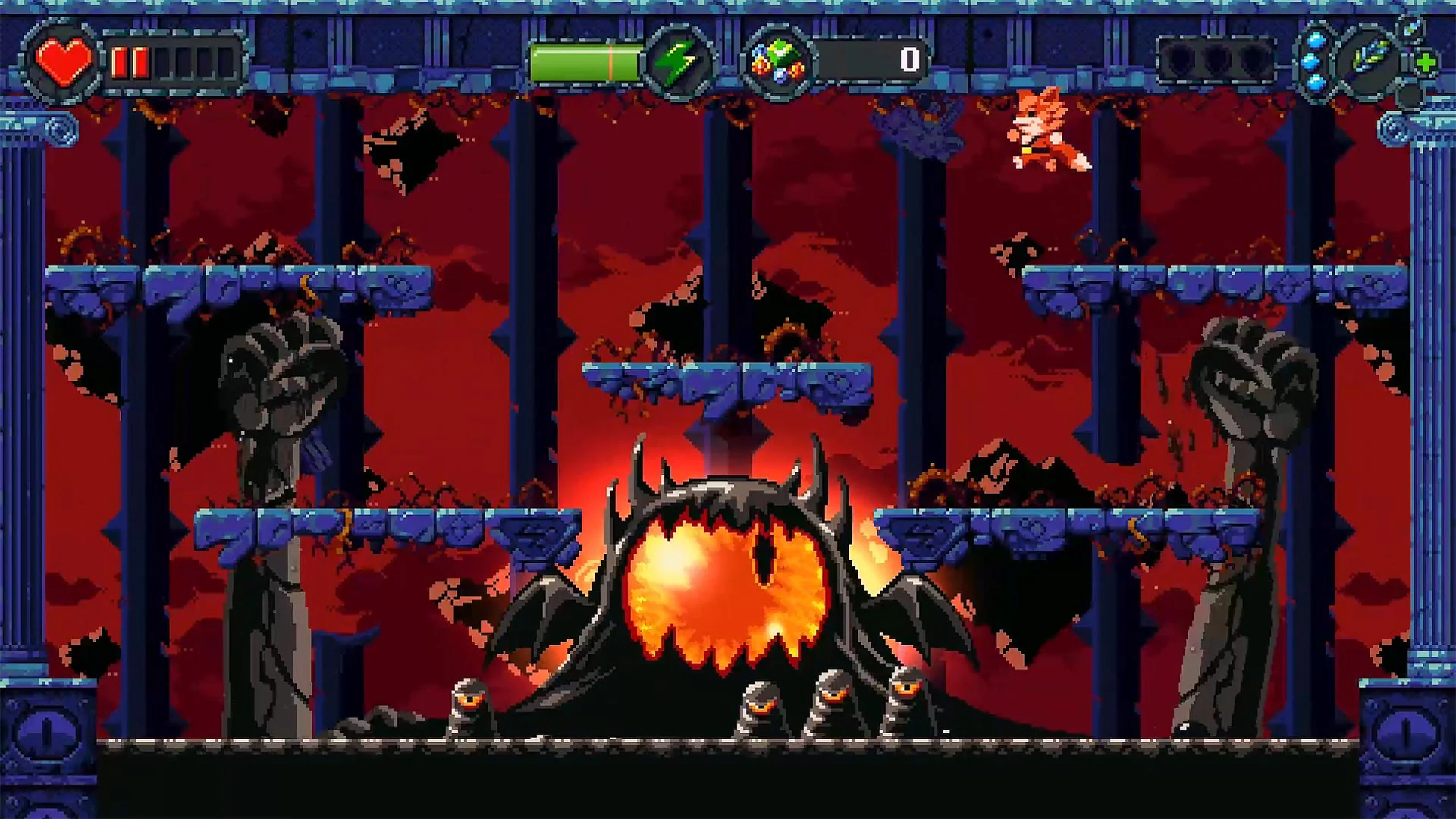The image size is (1456, 819).
Task: Click the feather arrow ammo icon
Action: pyautogui.click(x=1369, y=55)
